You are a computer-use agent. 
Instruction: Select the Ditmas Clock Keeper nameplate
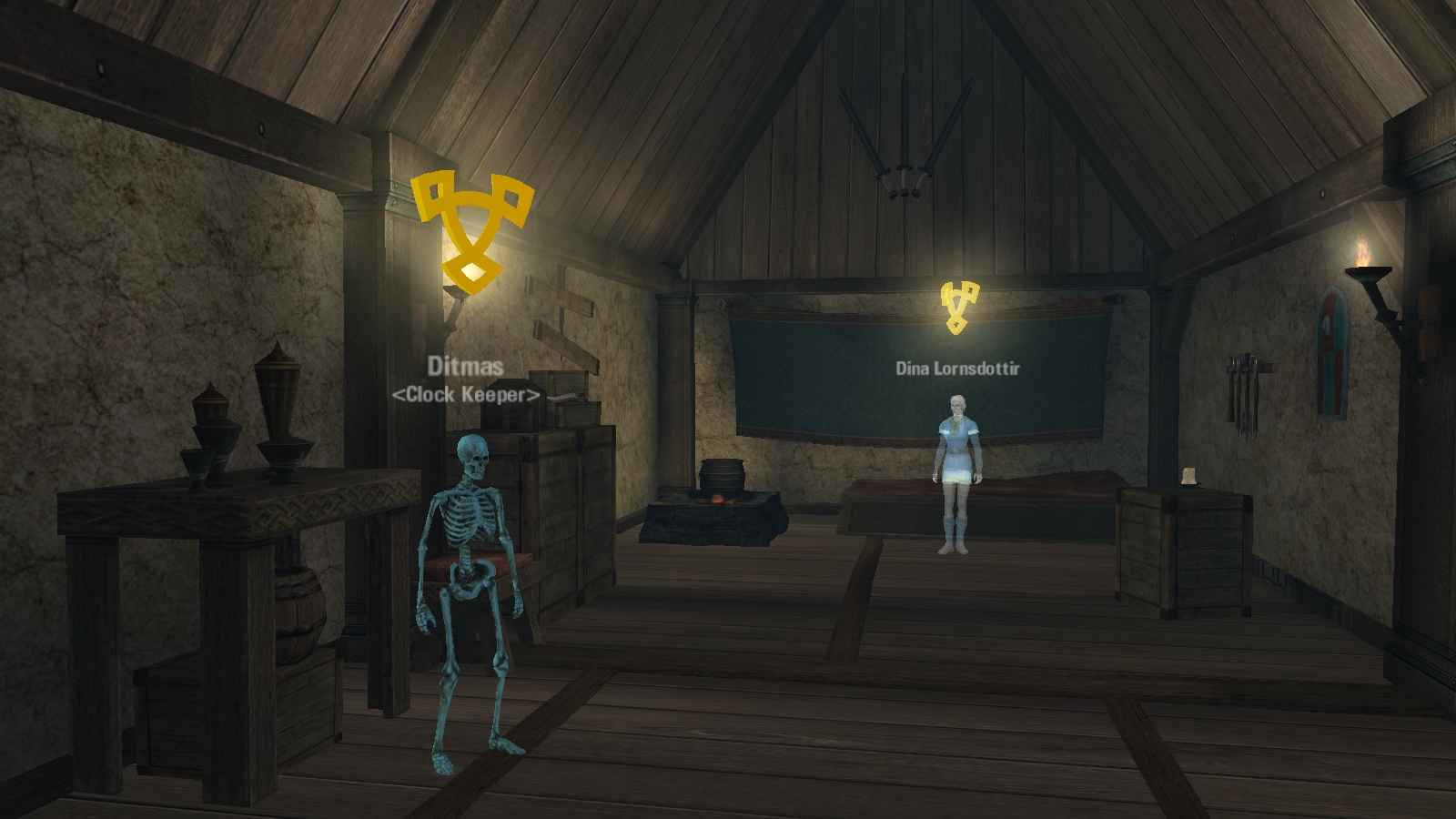click(x=465, y=379)
